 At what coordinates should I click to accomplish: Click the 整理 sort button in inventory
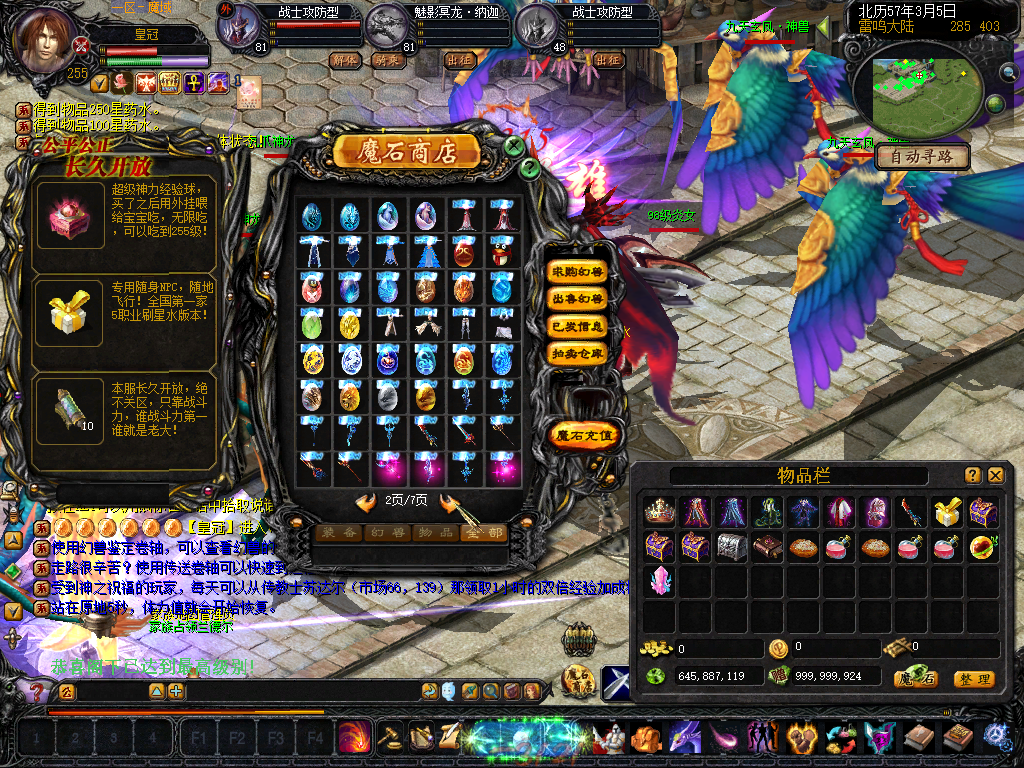(973, 679)
